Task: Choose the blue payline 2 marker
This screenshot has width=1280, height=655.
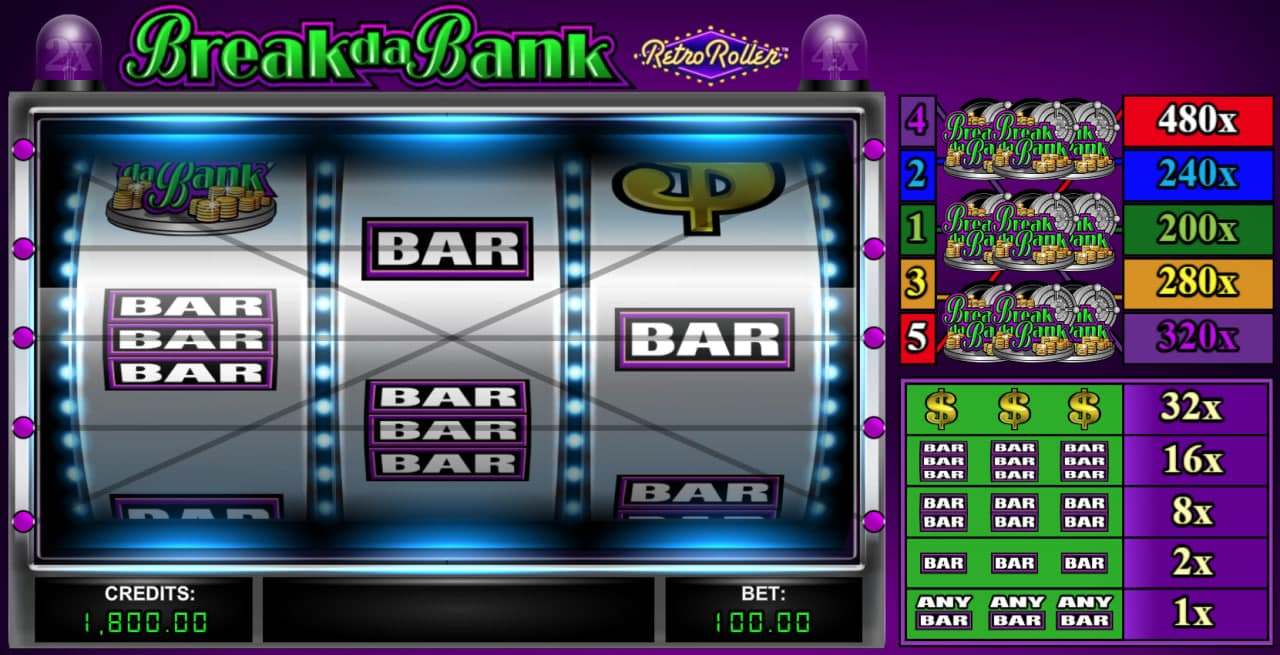Action: pyautogui.click(x=917, y=175)
